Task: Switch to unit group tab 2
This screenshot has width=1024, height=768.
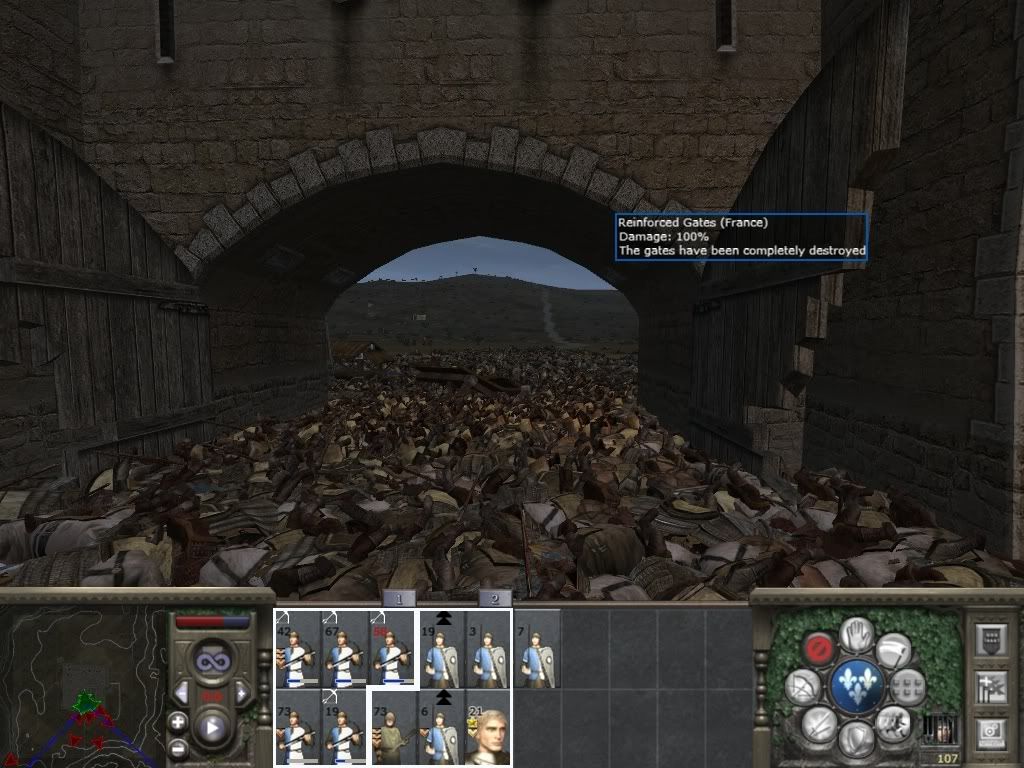Action: (x=494, y=599)
